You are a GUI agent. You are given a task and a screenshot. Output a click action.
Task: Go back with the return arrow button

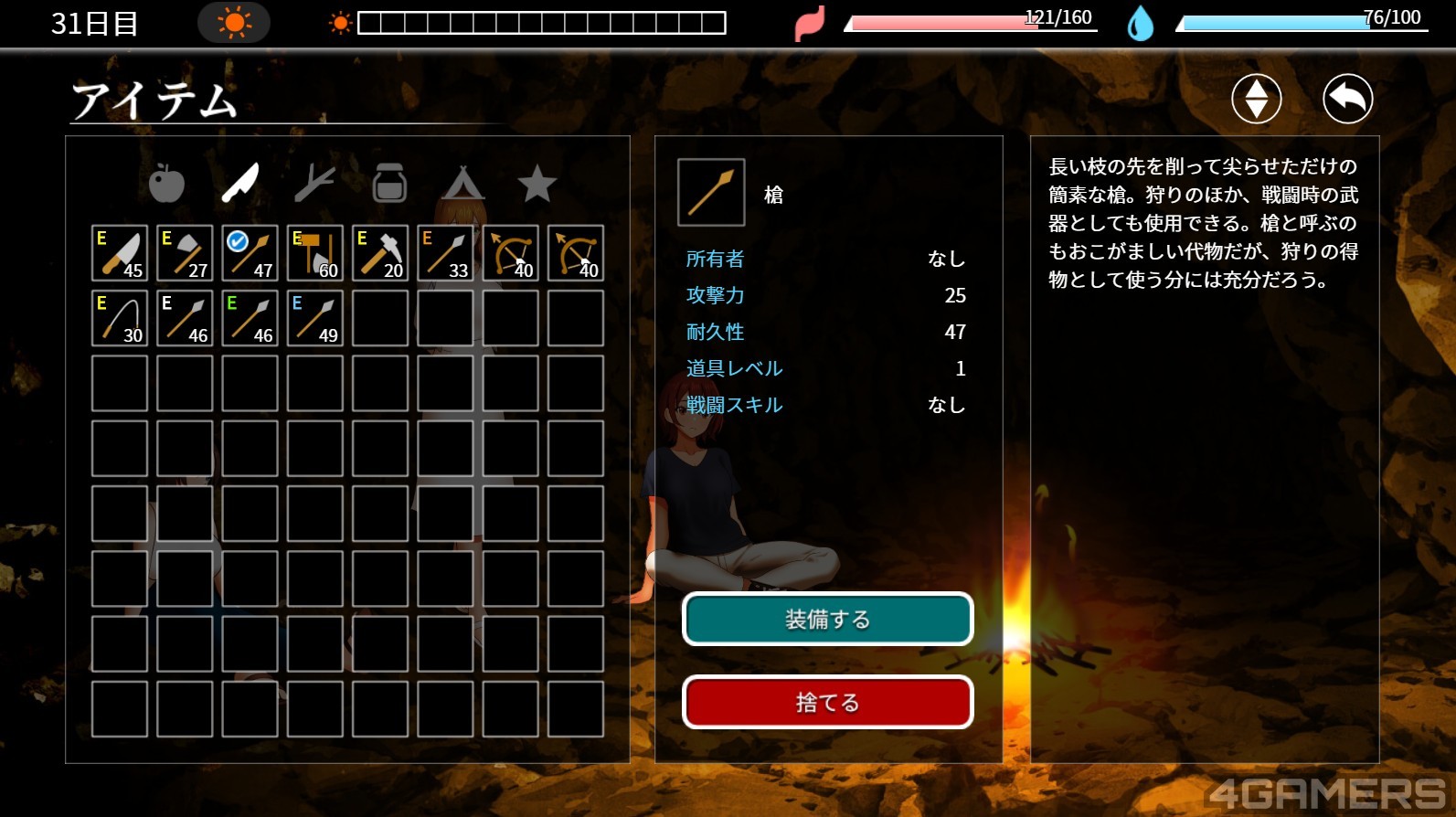[1347, 99]
